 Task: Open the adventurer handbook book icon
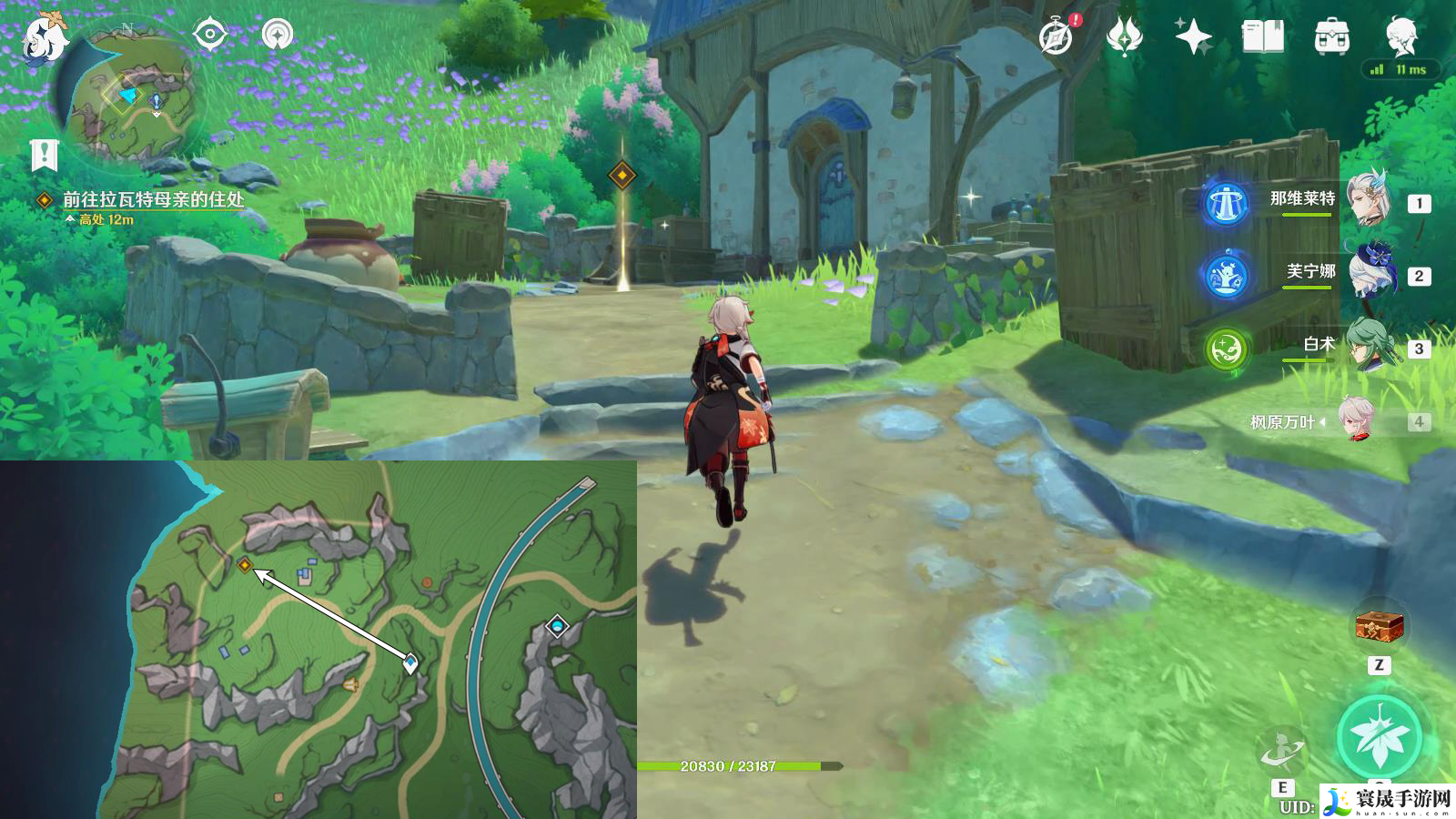(1263, 37)
